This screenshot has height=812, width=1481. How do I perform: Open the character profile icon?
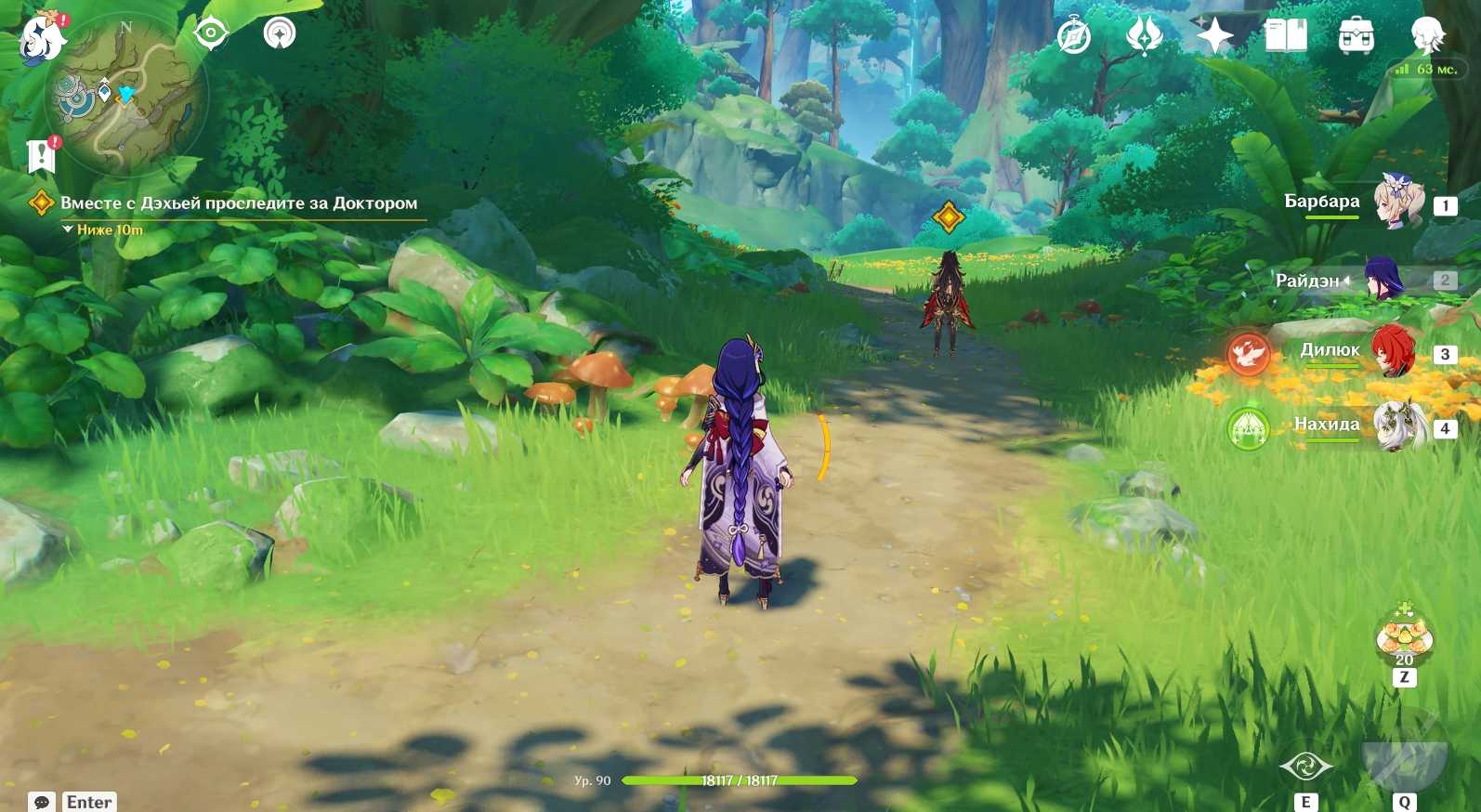pos(1426,36)
